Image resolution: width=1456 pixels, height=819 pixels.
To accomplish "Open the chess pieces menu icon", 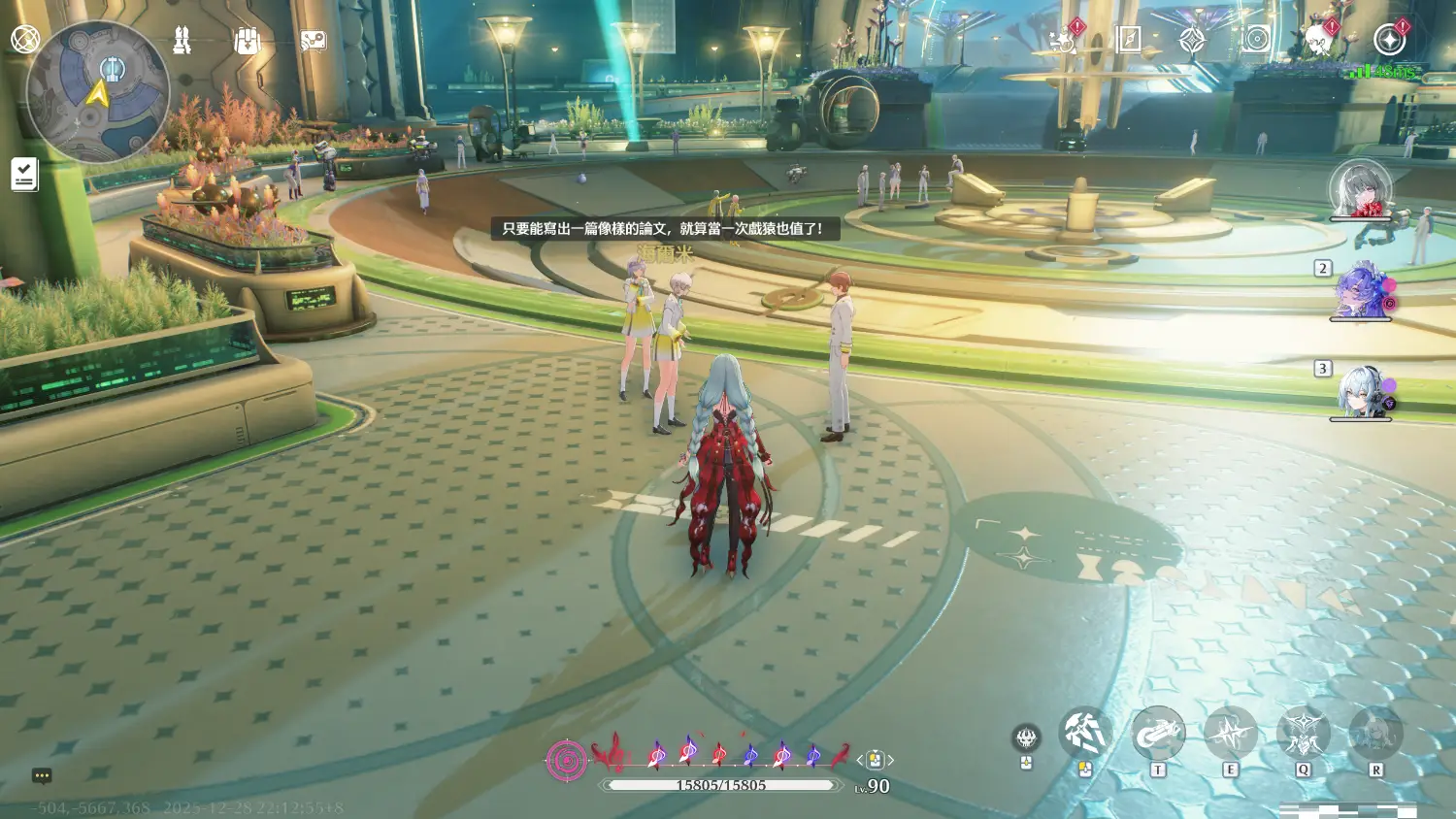I will click(182, 40).
